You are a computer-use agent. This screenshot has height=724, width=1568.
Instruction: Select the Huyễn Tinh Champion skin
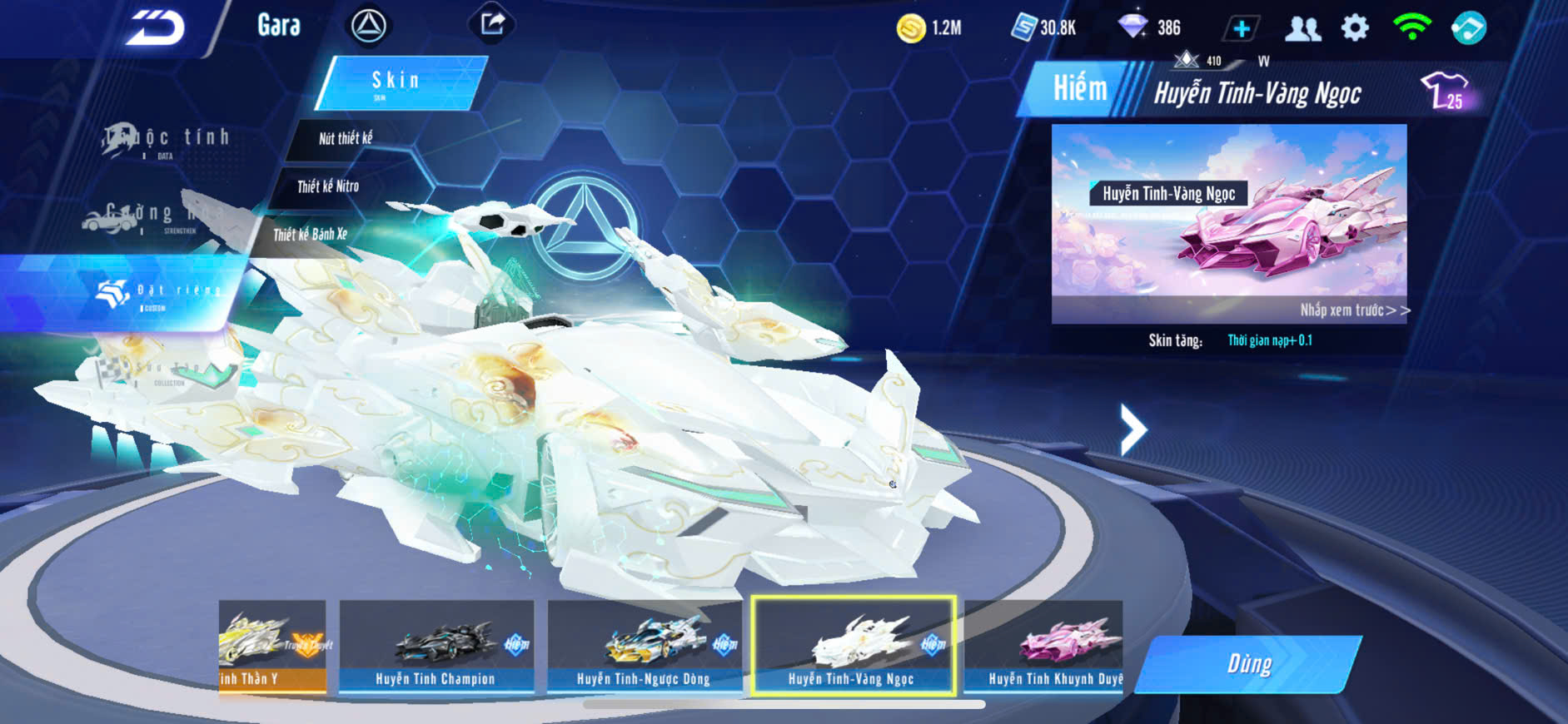(x=436, y=647)
